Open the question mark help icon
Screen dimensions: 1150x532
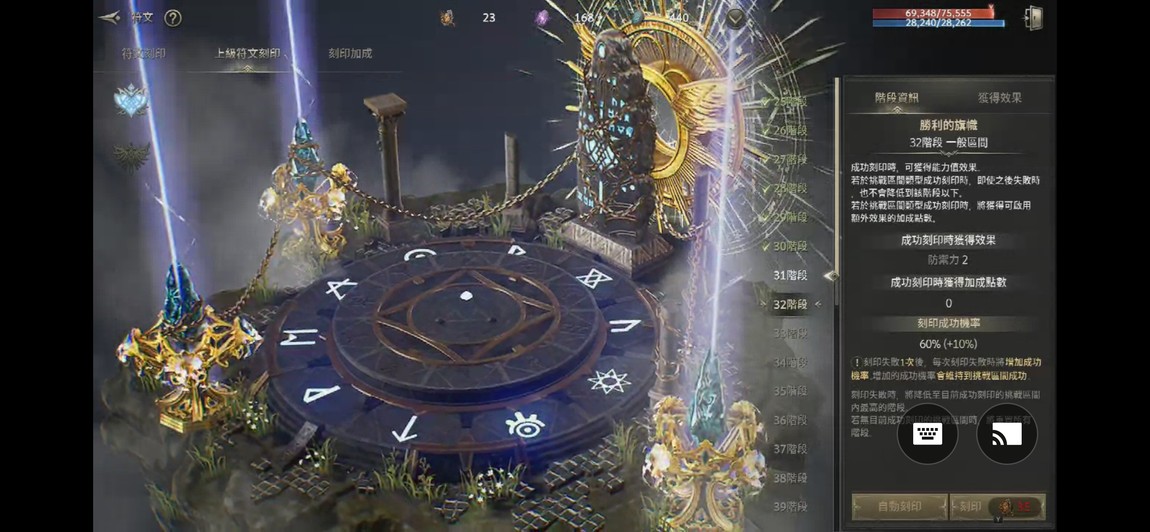coord(172,17)
